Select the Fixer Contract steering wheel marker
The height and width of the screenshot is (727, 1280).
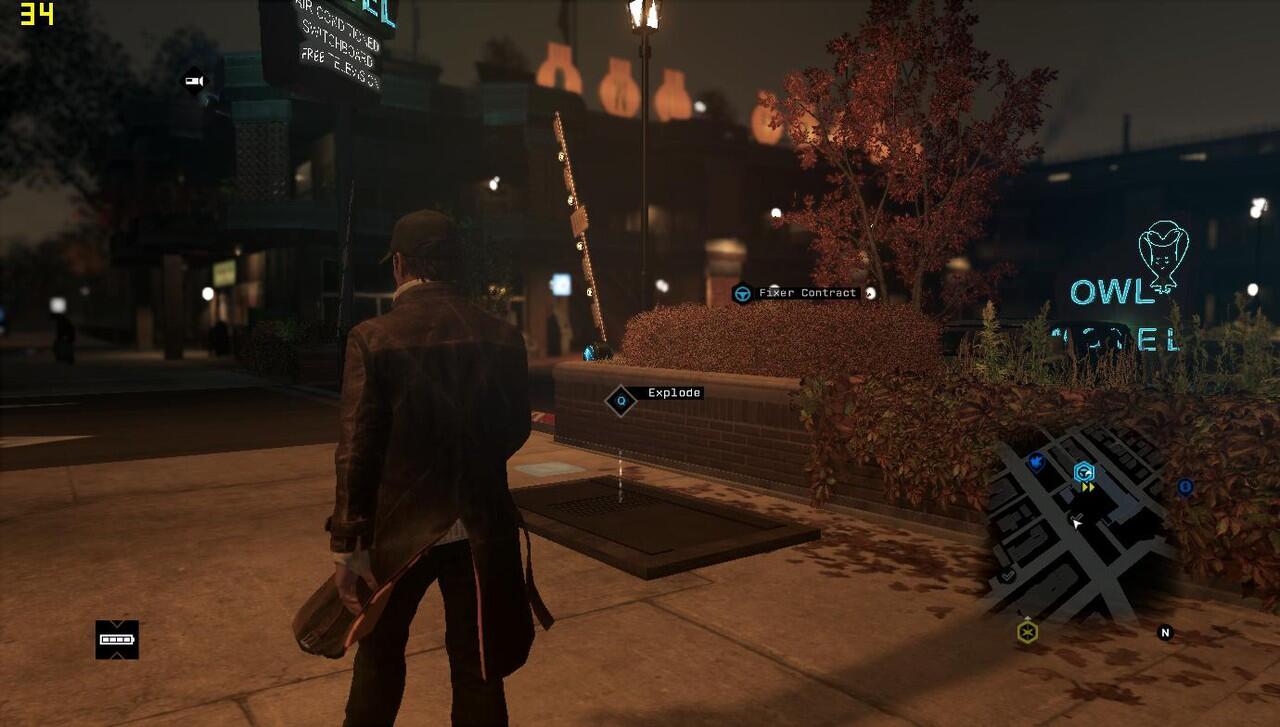pyautogui.click(x=742, y=293)
